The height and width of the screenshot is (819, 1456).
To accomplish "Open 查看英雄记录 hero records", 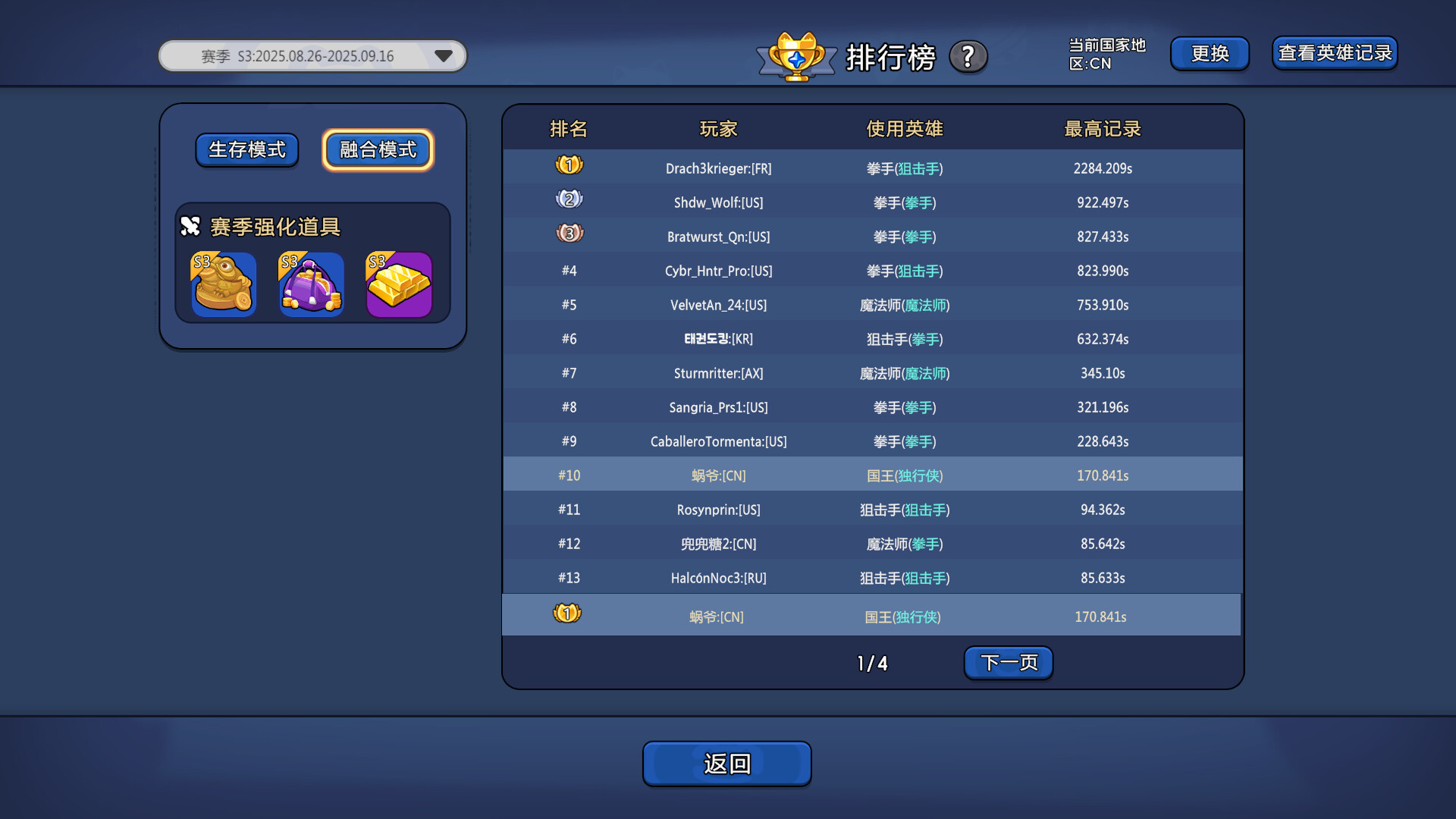I will pos(1334,53).
